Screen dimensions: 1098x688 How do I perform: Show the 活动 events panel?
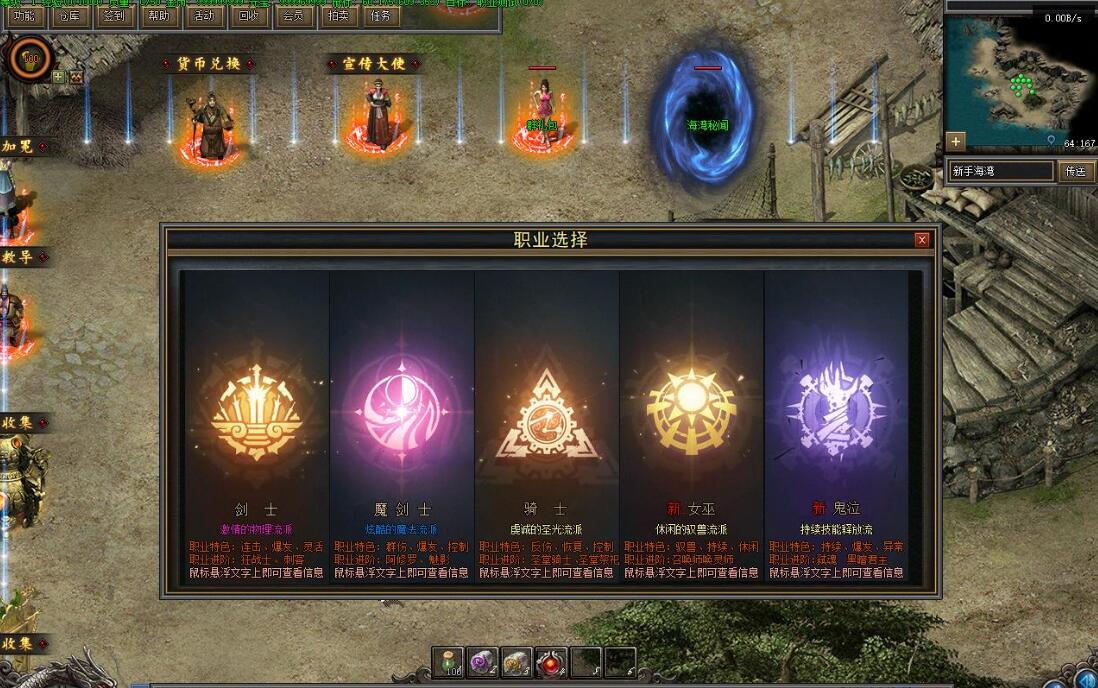(x=203, y=17)
